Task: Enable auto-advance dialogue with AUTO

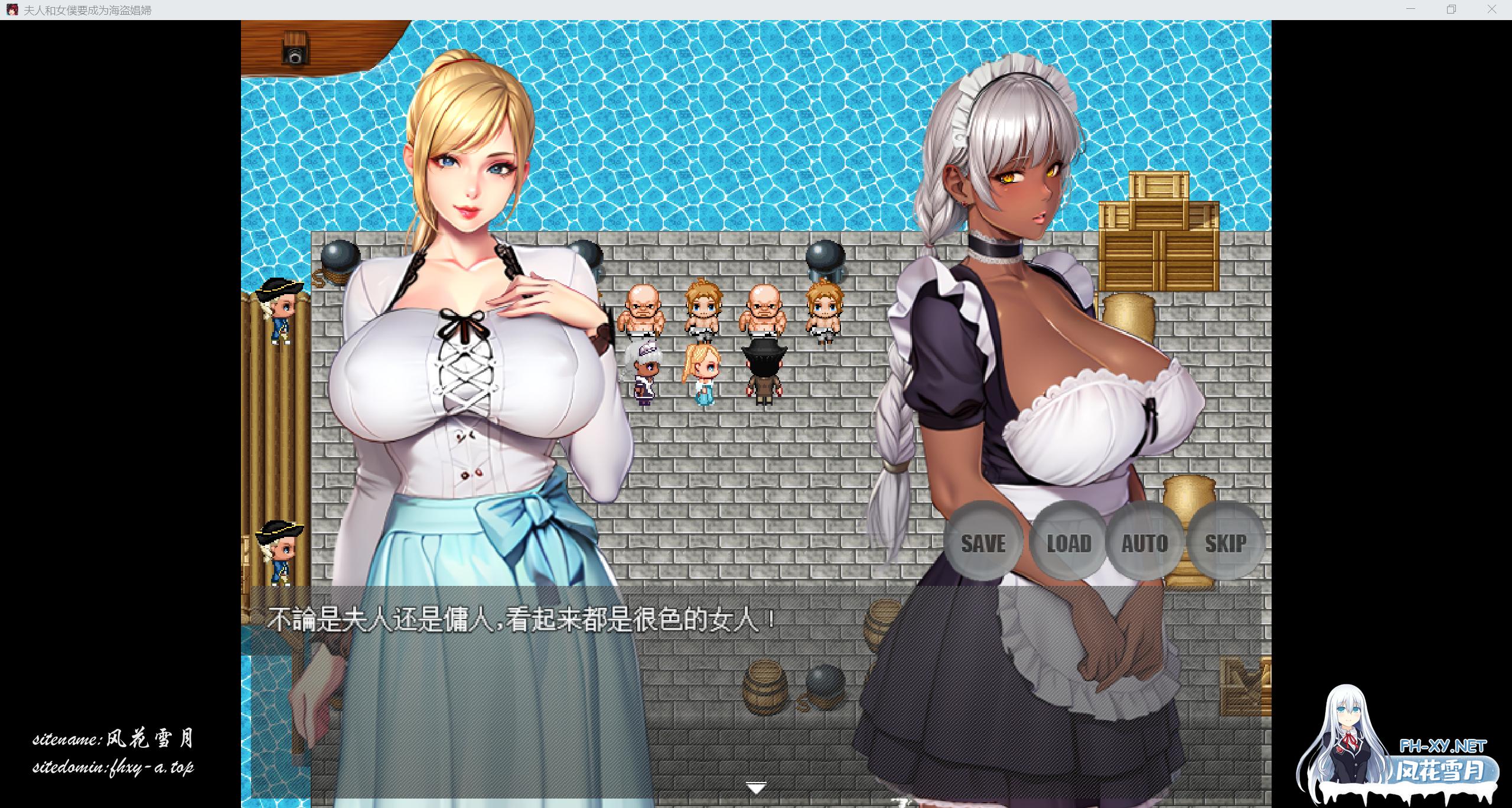Action: [1146, 543]
